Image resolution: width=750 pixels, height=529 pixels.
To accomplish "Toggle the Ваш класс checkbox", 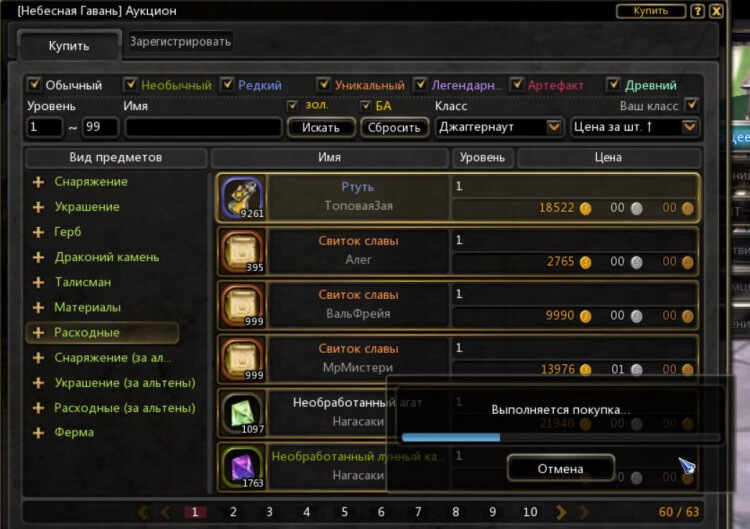I will click(x=691, y=105).
